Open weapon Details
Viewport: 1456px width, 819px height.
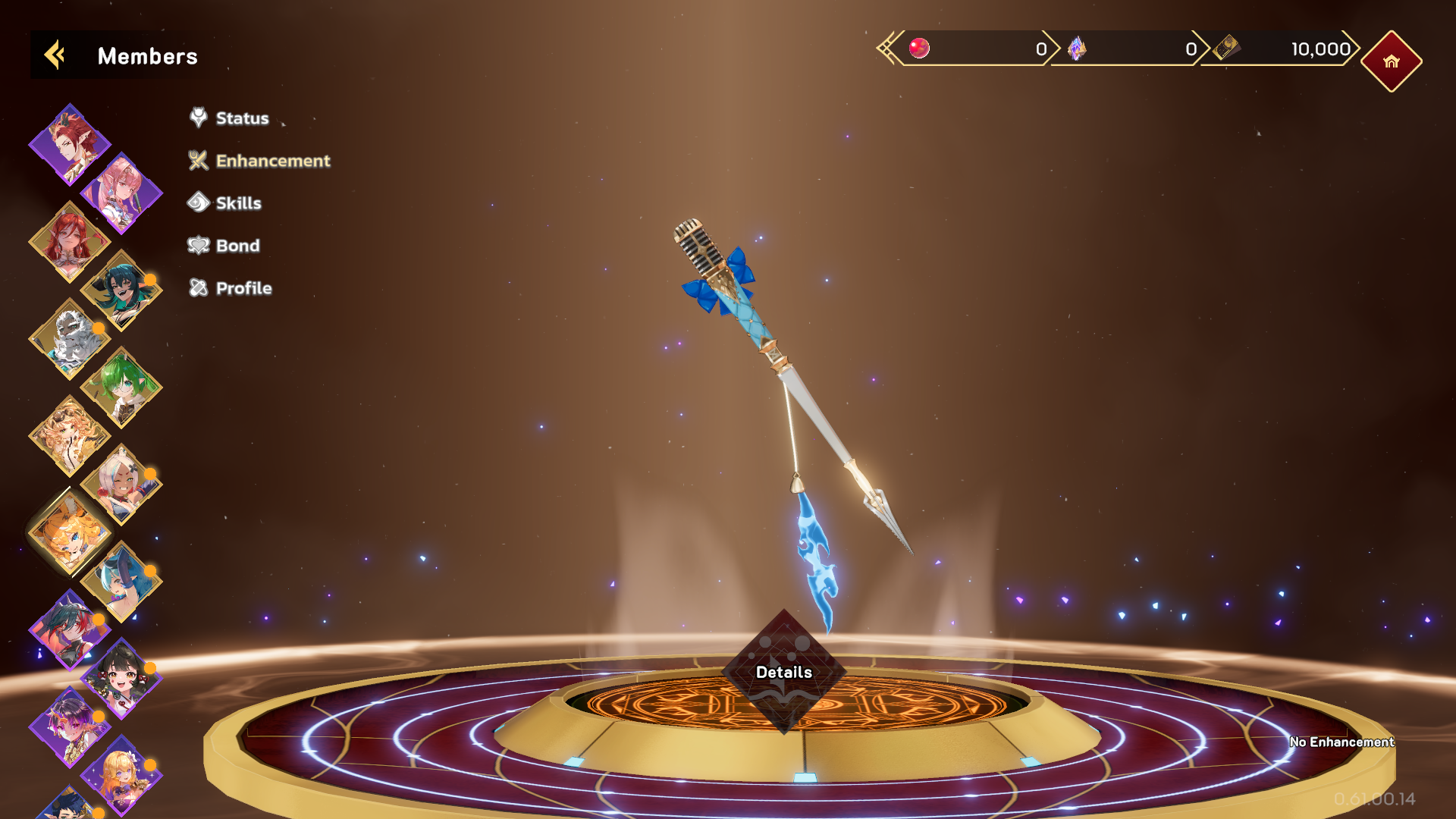pos(783,672)
